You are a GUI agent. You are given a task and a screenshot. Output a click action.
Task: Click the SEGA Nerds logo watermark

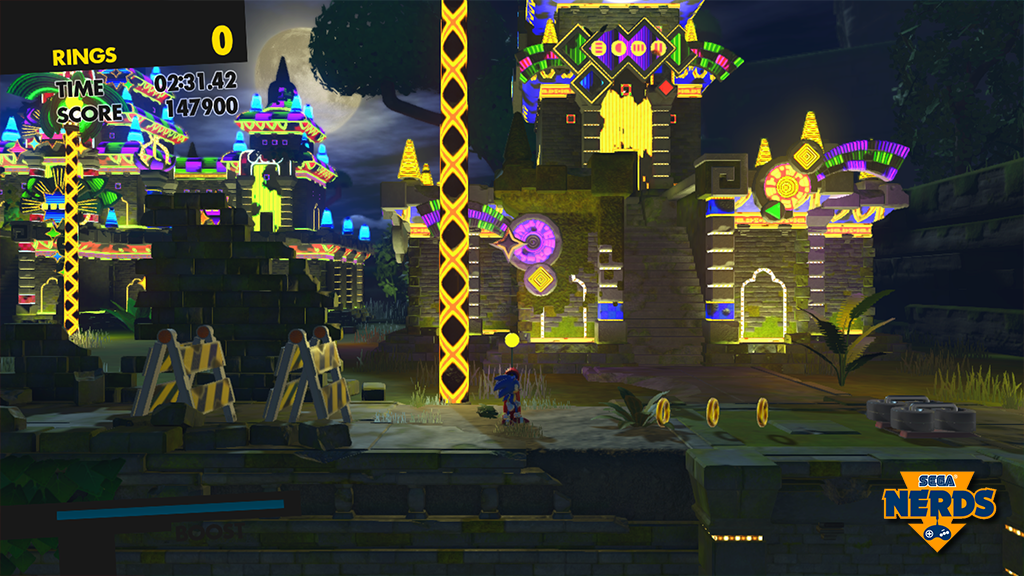tap(939, 508)
